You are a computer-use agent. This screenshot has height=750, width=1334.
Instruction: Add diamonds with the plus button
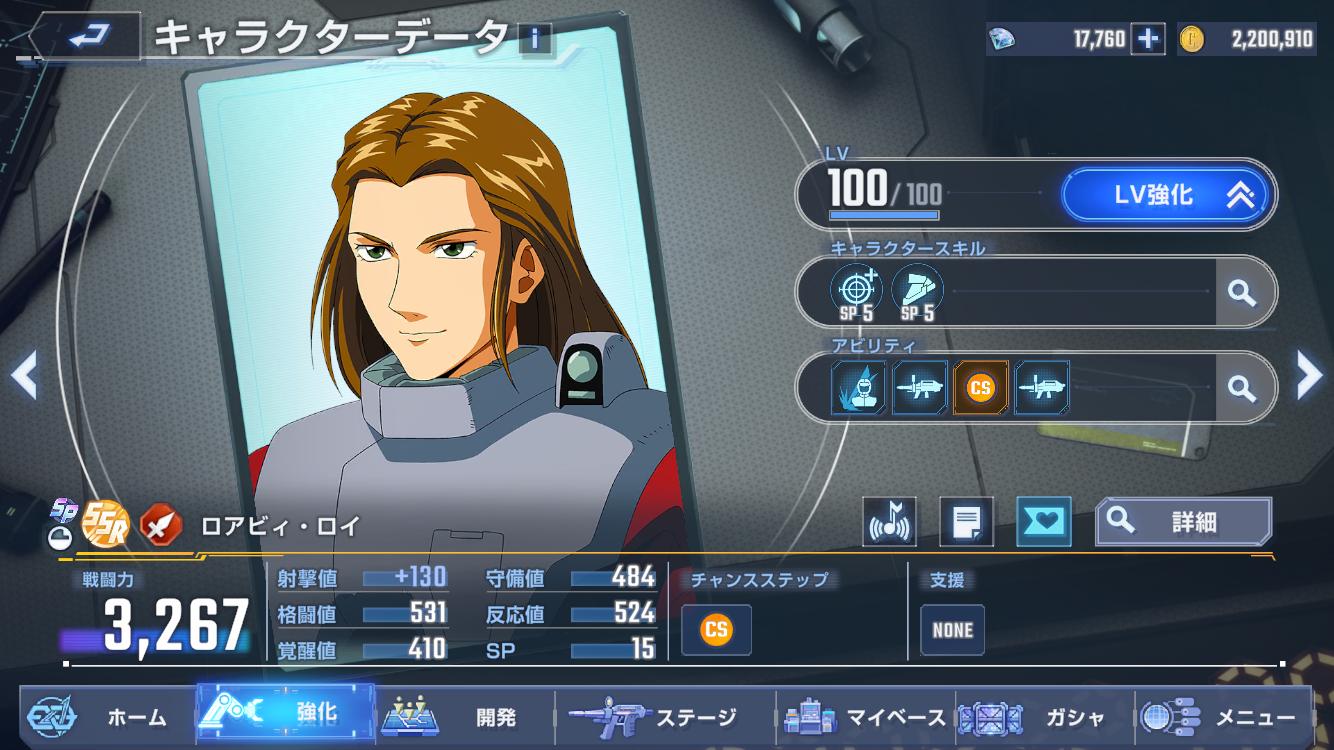point(1148,39)
